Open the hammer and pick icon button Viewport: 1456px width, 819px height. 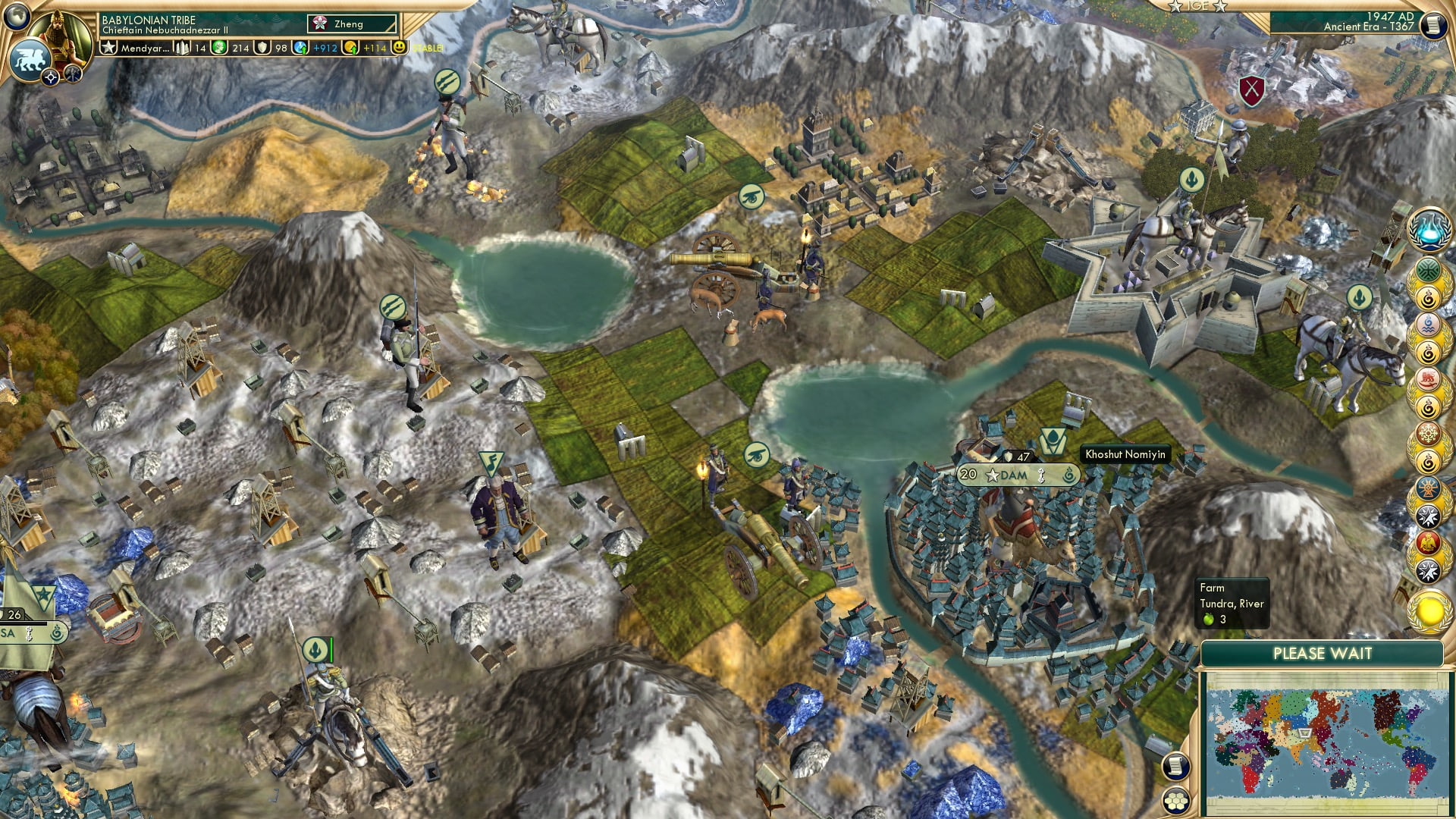pos(73,74)
